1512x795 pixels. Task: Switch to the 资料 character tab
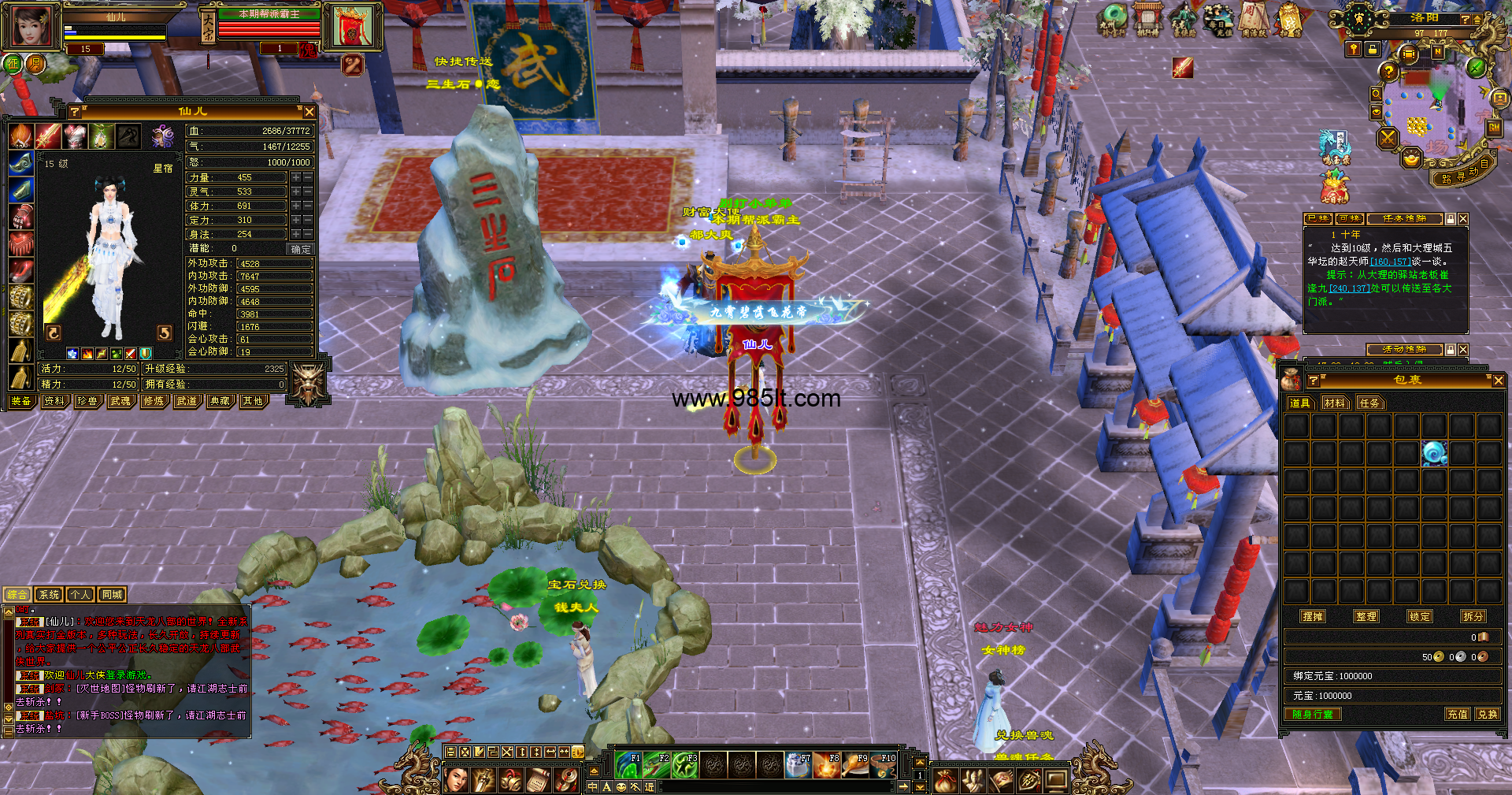(x=54, y=401)
